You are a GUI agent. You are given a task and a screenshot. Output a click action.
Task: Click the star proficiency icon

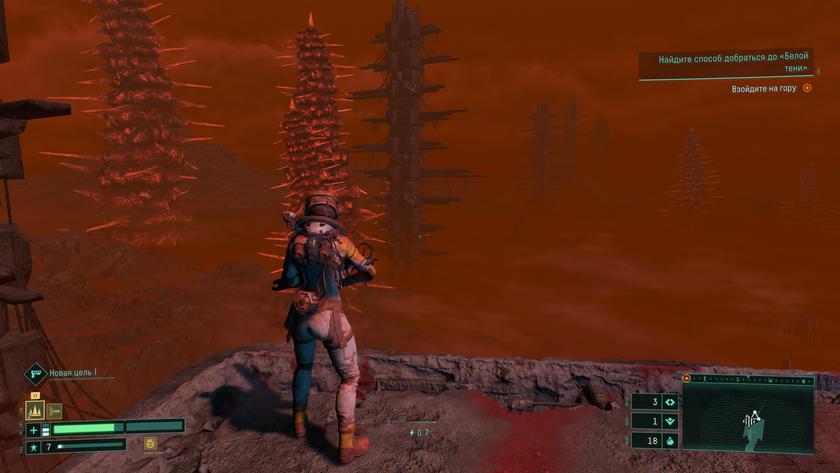coord(34,445)
